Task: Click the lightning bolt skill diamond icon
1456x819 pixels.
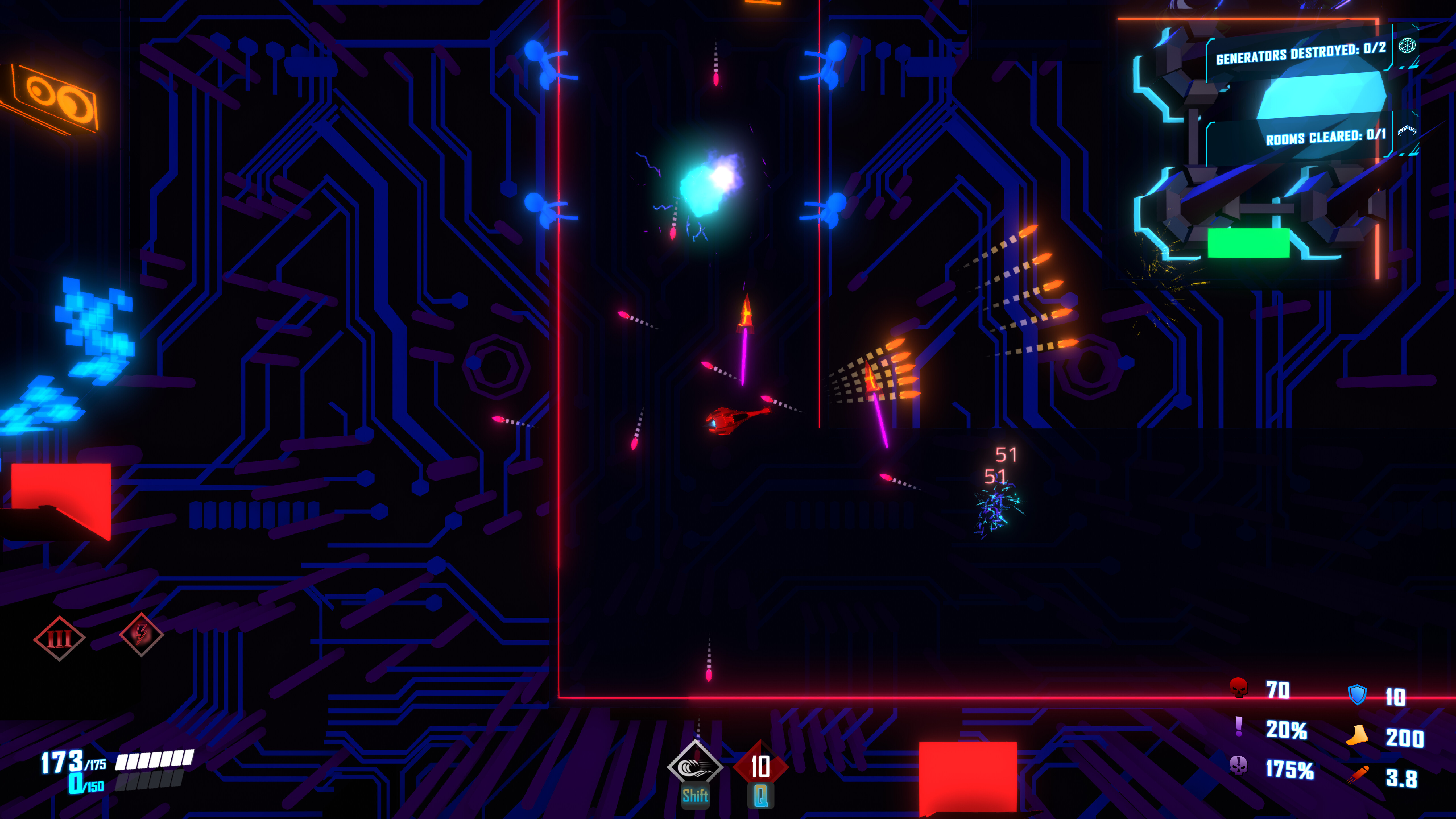Action: [141, 634]
